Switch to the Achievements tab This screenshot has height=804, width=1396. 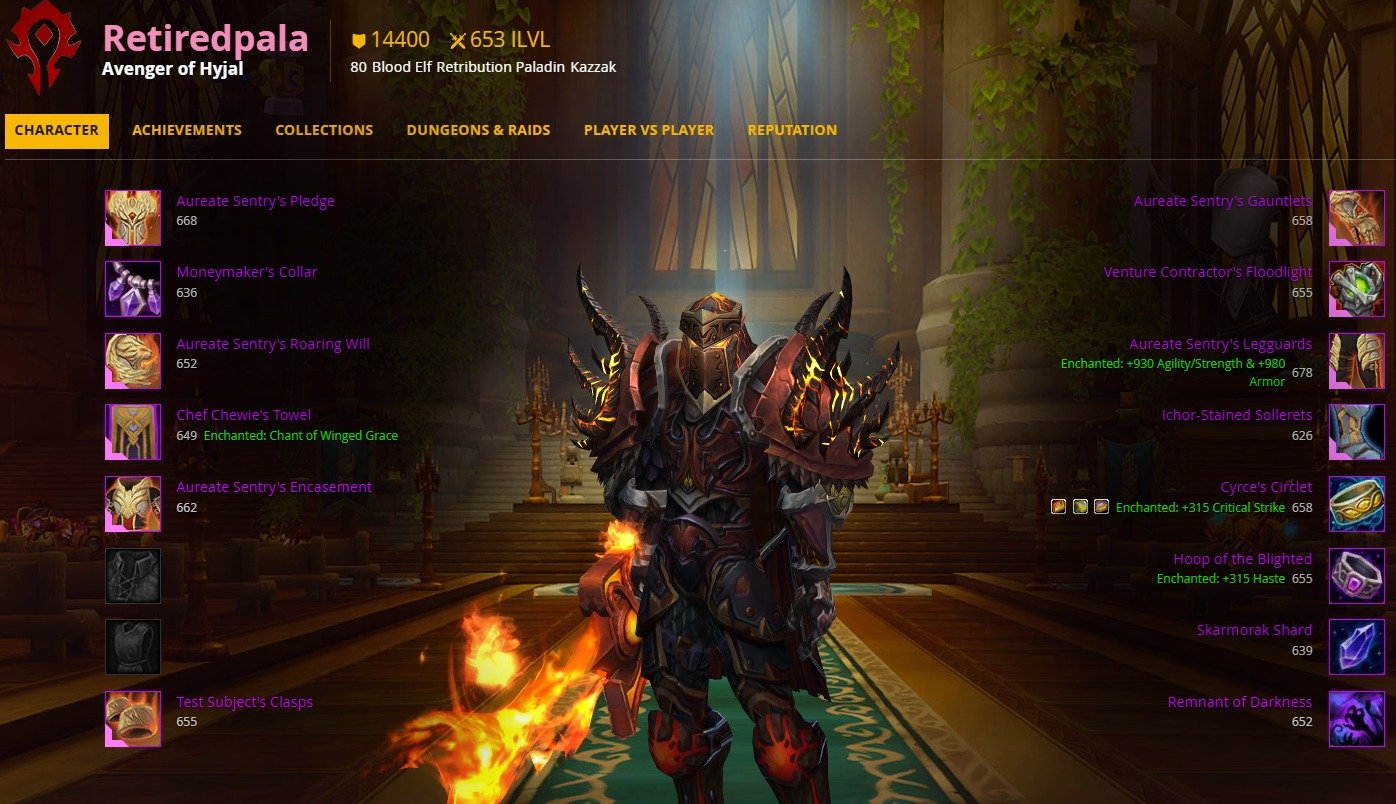click(x=187, y=130)
